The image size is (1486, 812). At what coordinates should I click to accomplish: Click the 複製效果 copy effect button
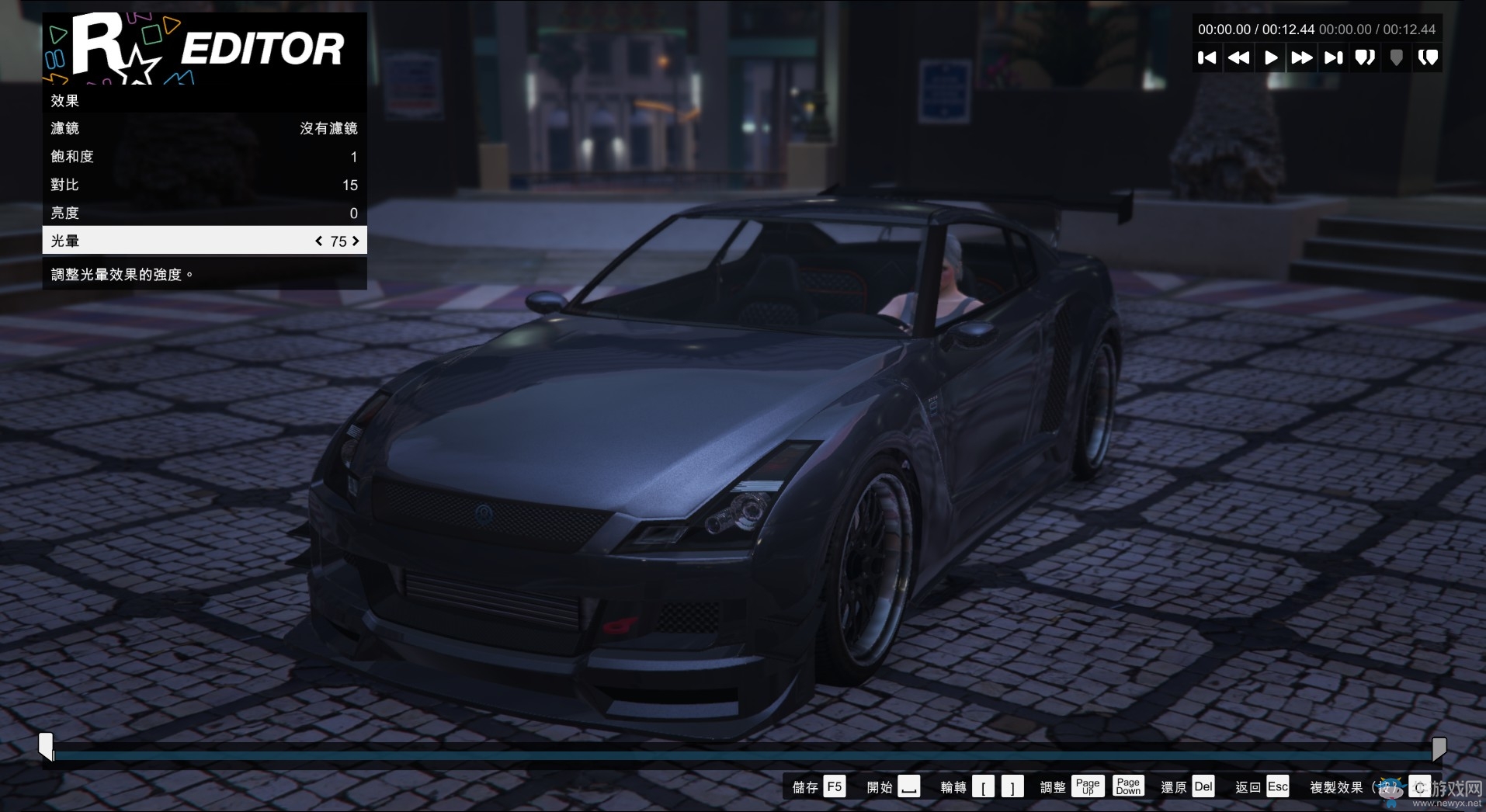pos(1337,786)
